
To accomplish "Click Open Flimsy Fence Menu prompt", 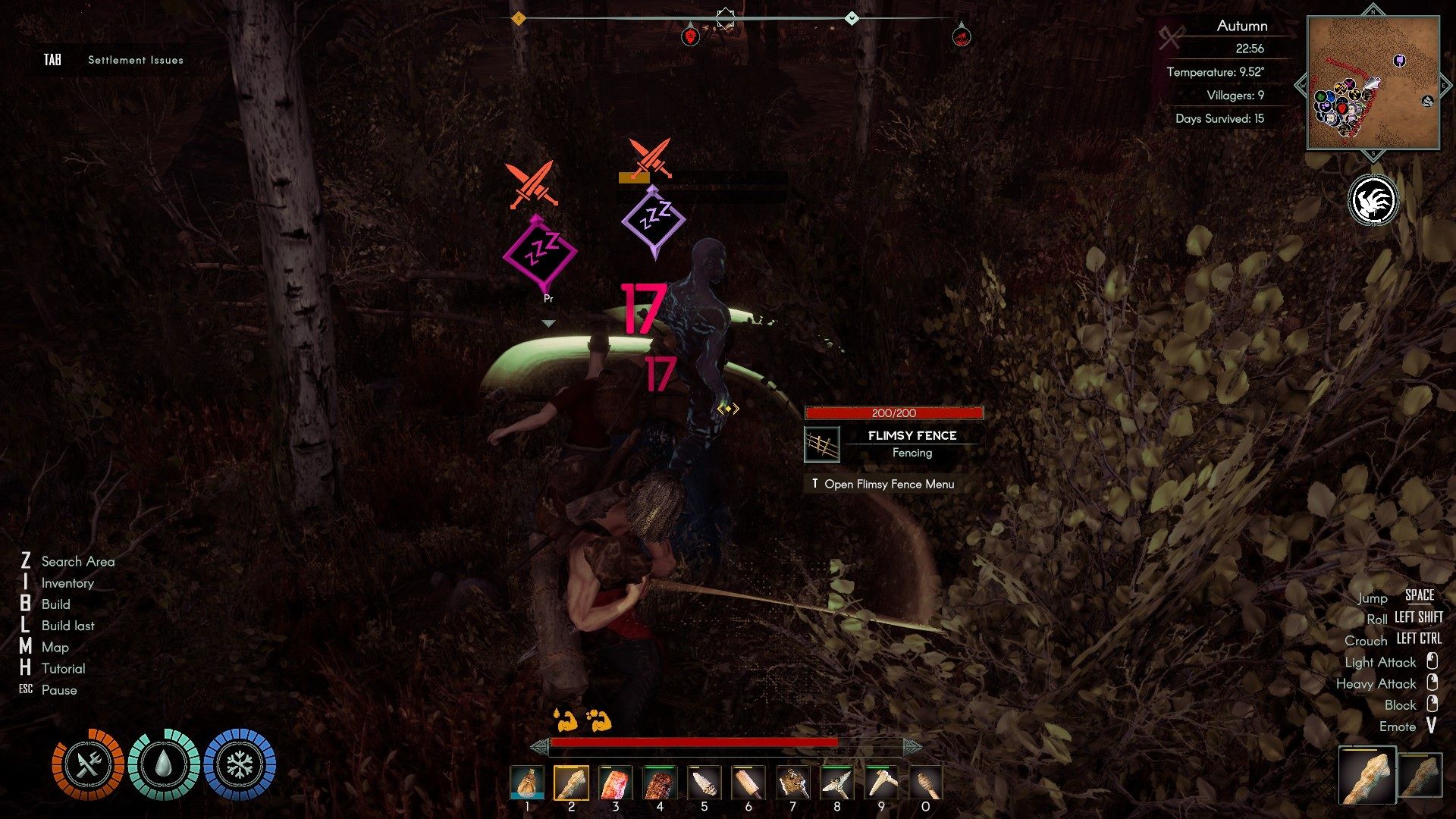I will pos(884,484).
